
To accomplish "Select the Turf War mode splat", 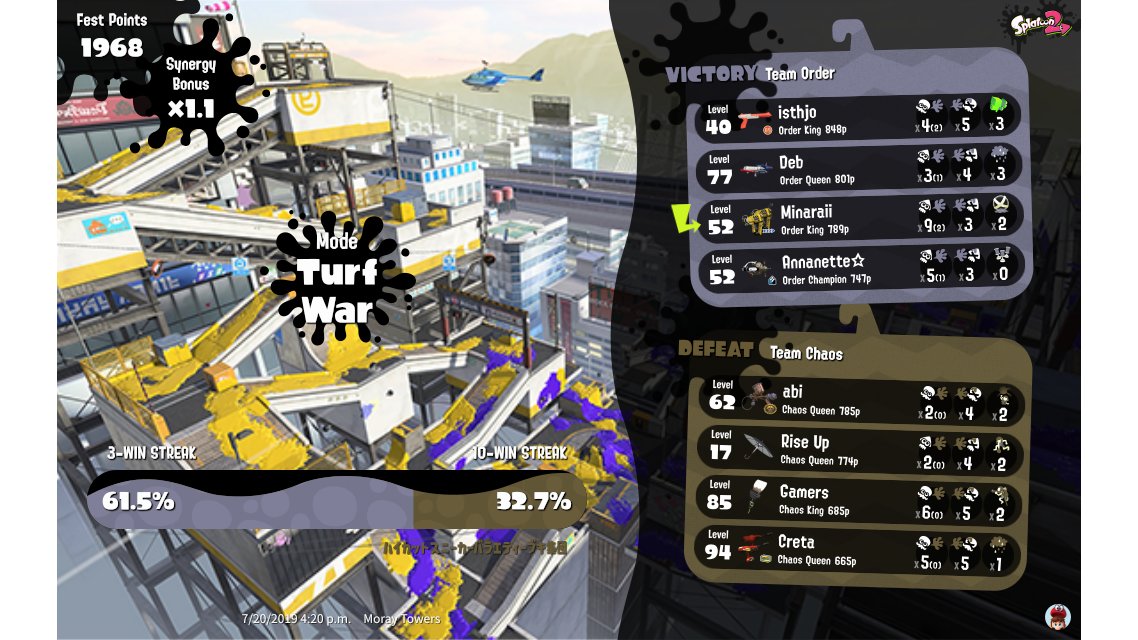I will [x=337, y=279].
